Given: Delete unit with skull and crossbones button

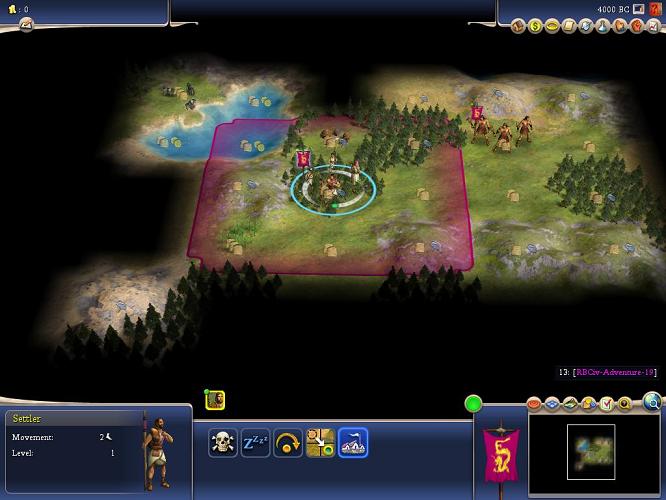Looking at the screenshot, I should [223, 441].
